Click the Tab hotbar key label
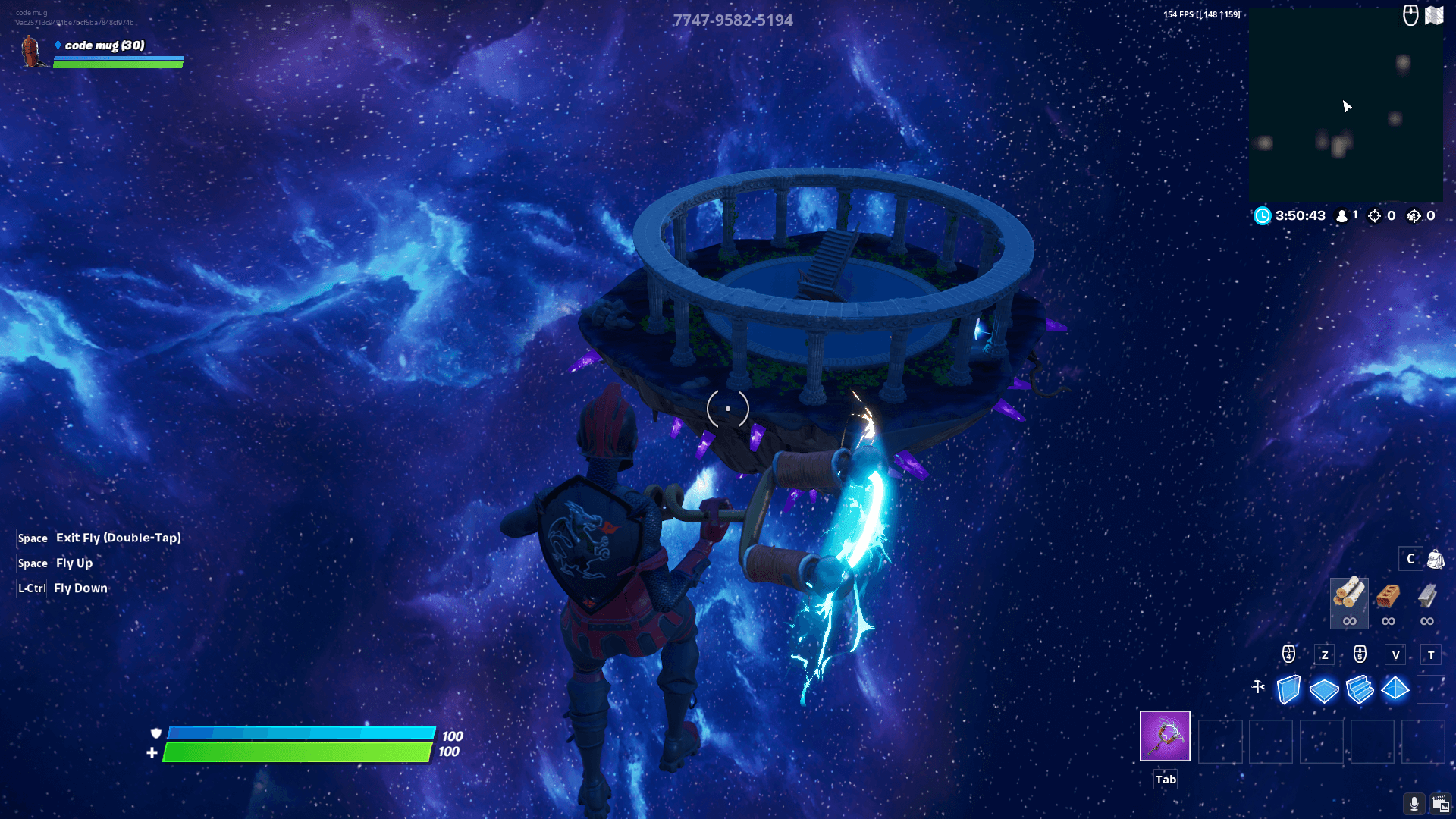1456x819 pixels. pos(1165,779)
